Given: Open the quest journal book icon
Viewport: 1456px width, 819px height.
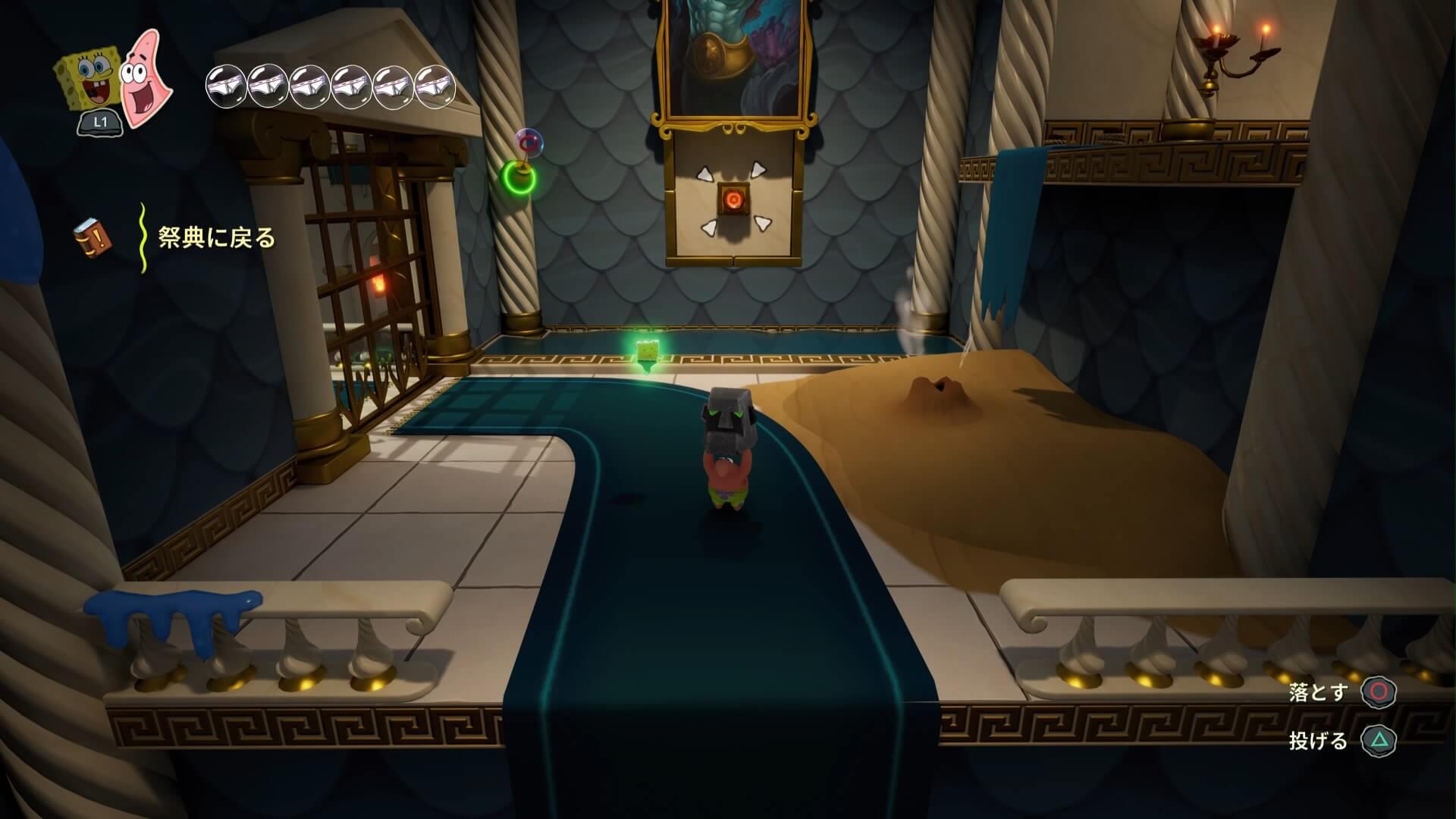Looking at the screenshot, I should coord(93,237).
